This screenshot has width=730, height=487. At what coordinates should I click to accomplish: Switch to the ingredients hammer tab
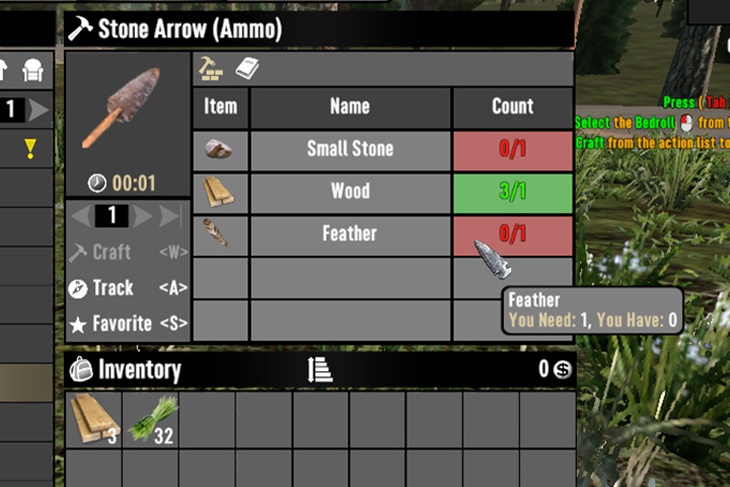[211, 68]
